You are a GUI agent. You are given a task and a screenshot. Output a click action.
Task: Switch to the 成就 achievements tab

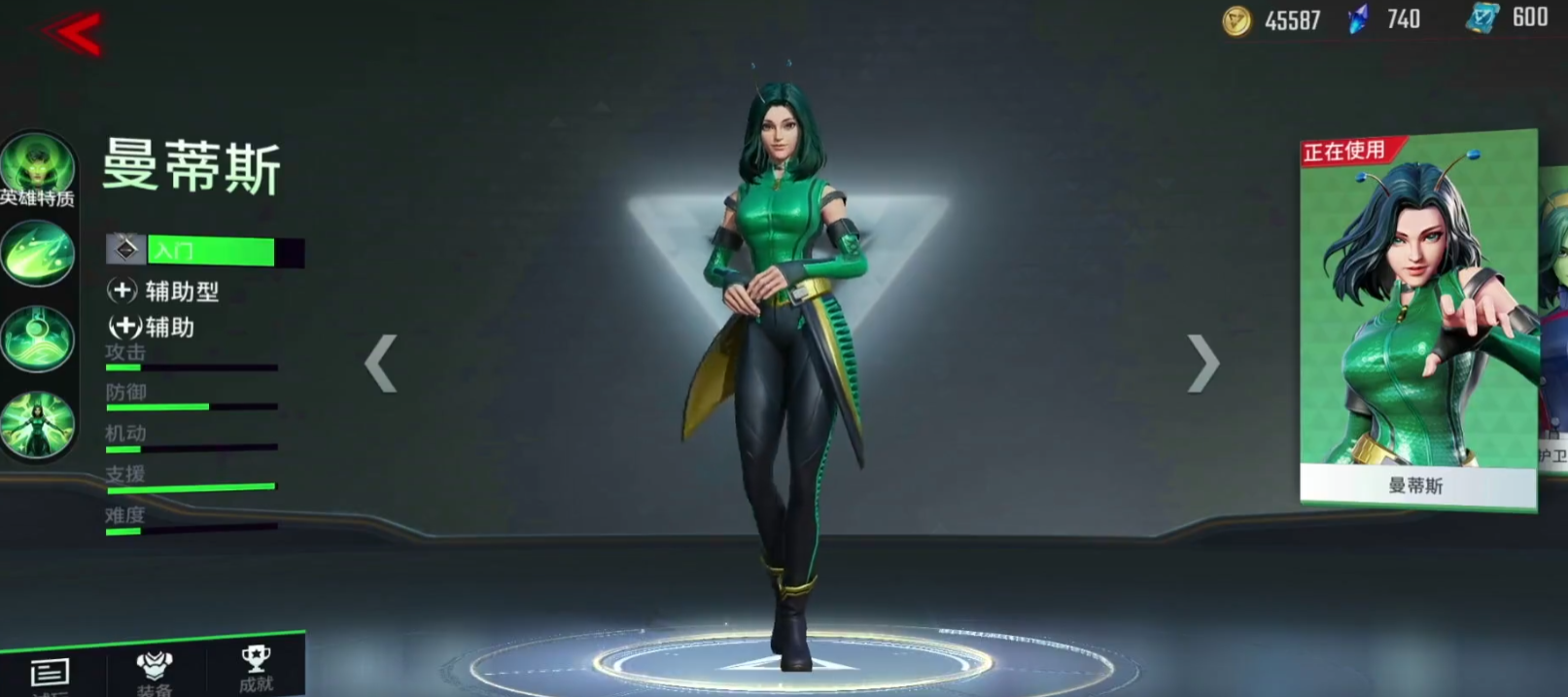tap(256, 668)
